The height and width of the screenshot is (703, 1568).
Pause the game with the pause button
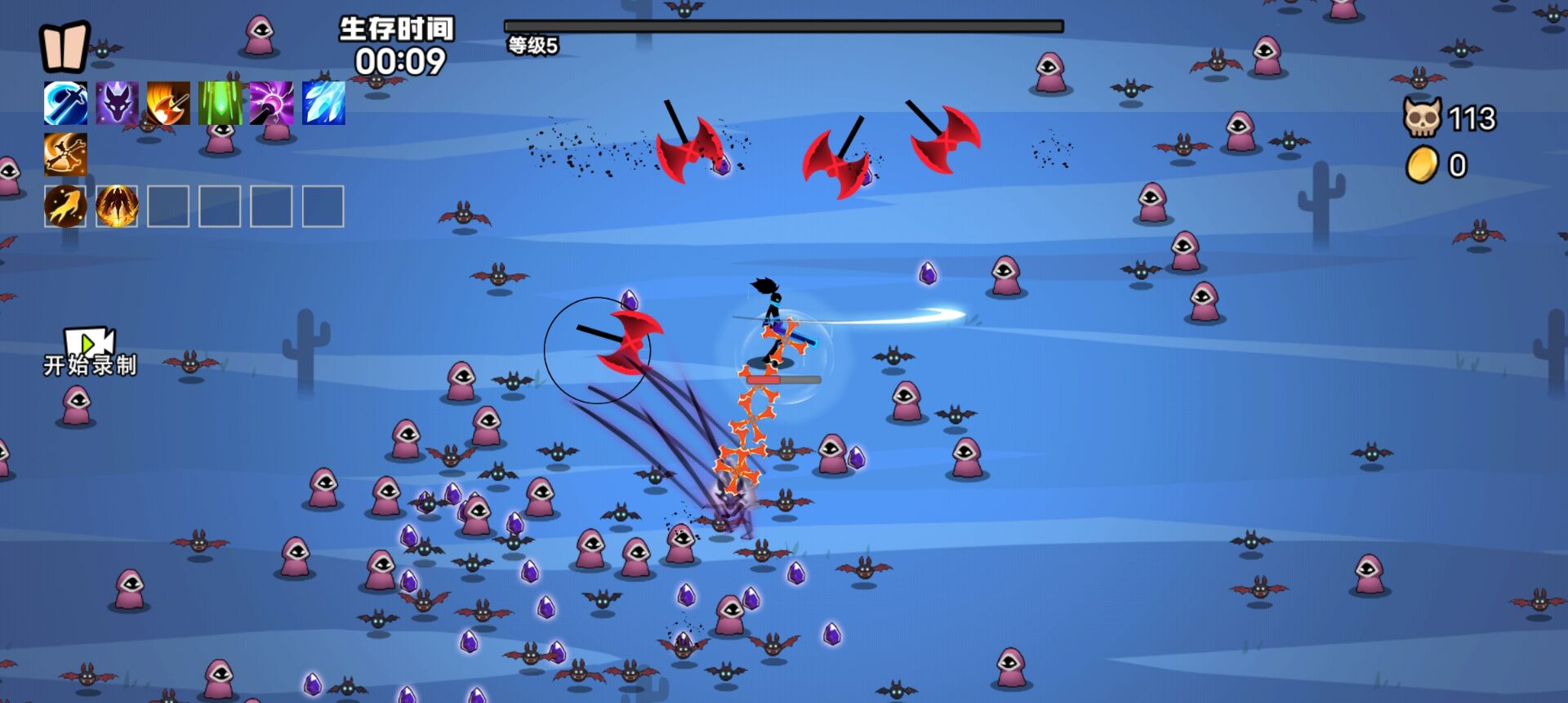tap(64, 47)
